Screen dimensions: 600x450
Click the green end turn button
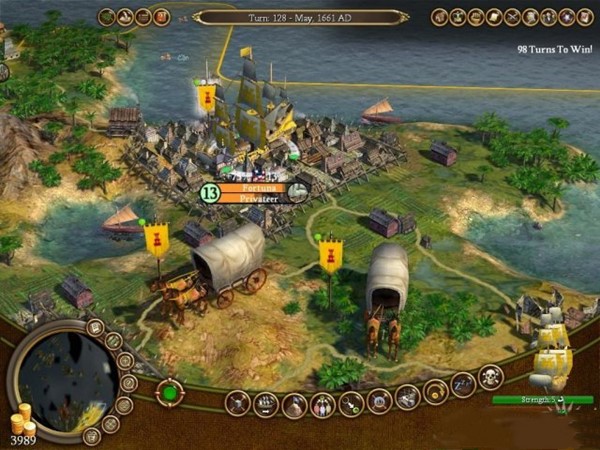click(x=169, y=391)
